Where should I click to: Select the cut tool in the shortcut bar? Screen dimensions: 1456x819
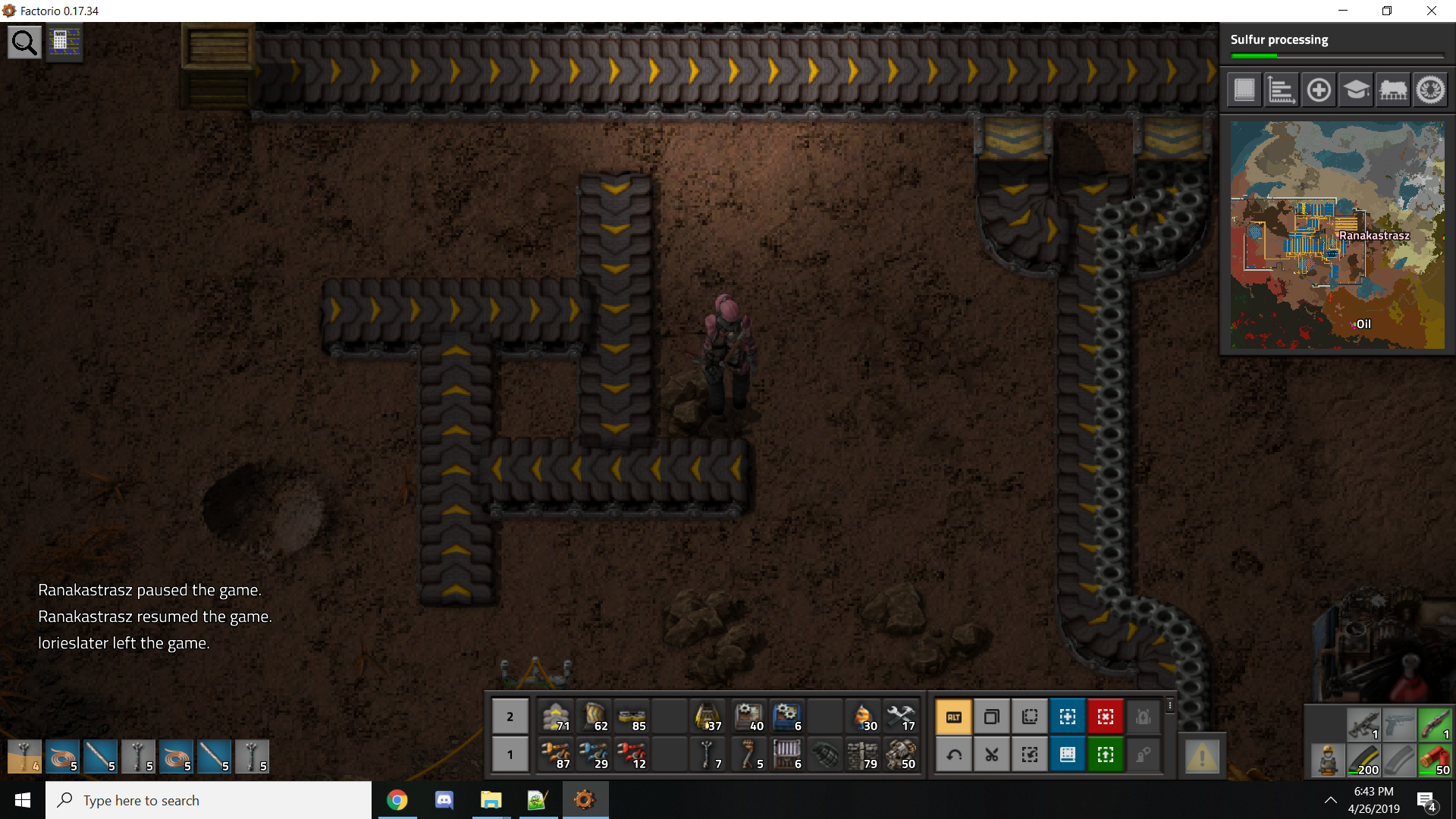[x=992, y=754]
